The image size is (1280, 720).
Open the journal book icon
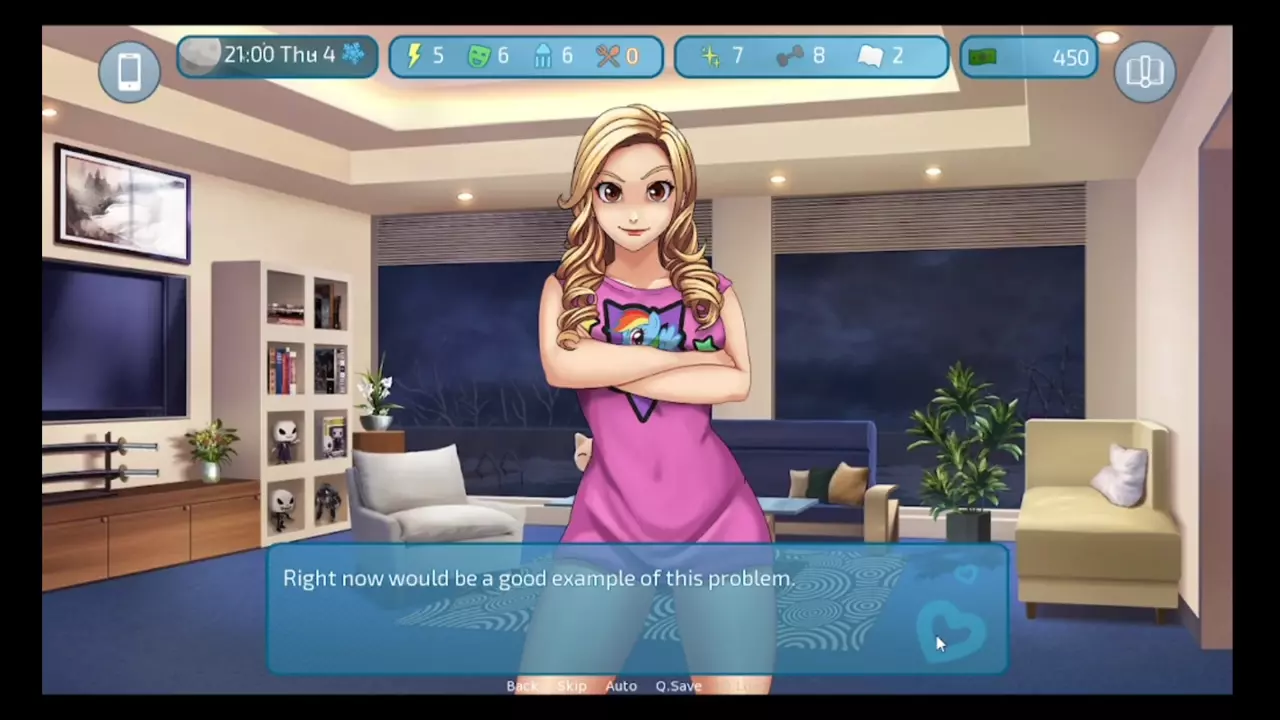1145,72
